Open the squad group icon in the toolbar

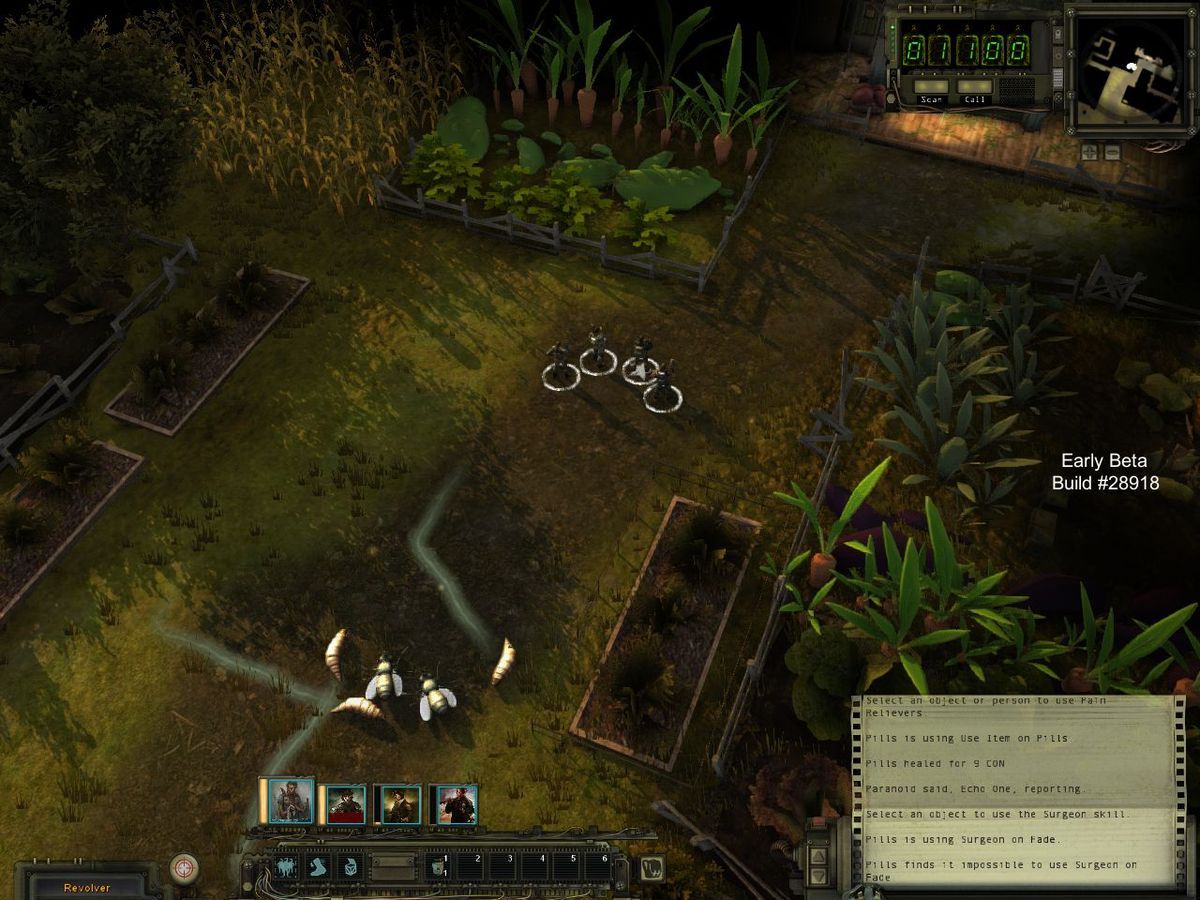coord(288,867)
